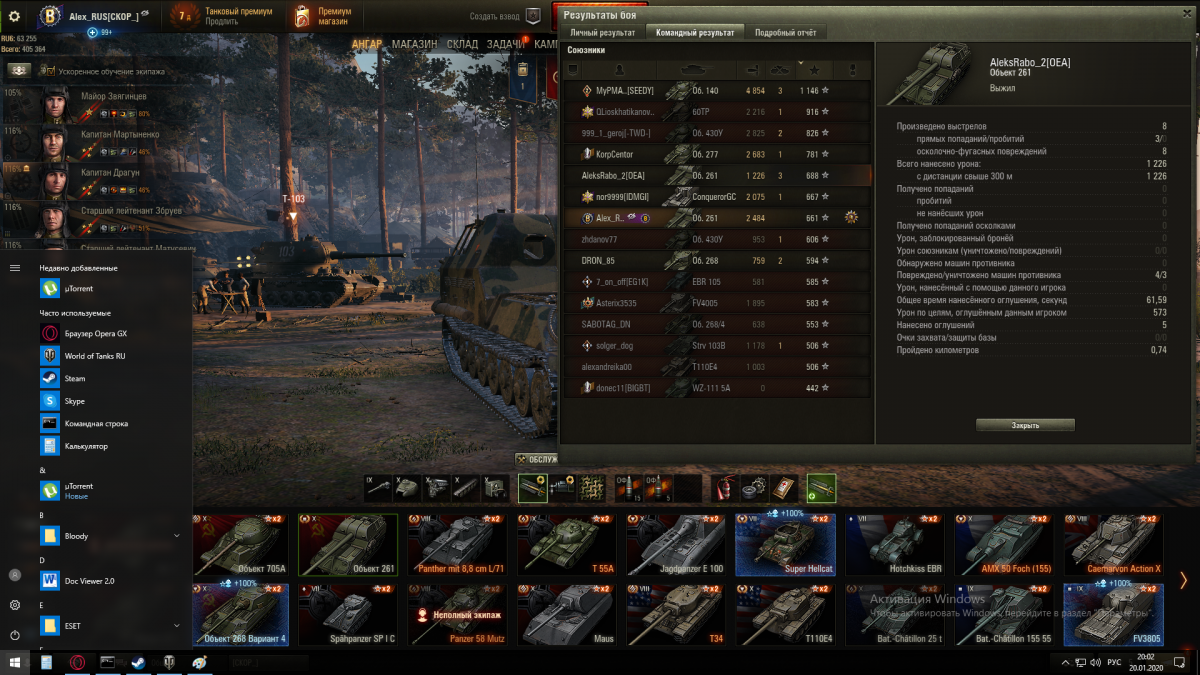Open the МАГАЗИН store tab
The width and height of the screenshot is (1200, 675).
(x=414, y=44)
